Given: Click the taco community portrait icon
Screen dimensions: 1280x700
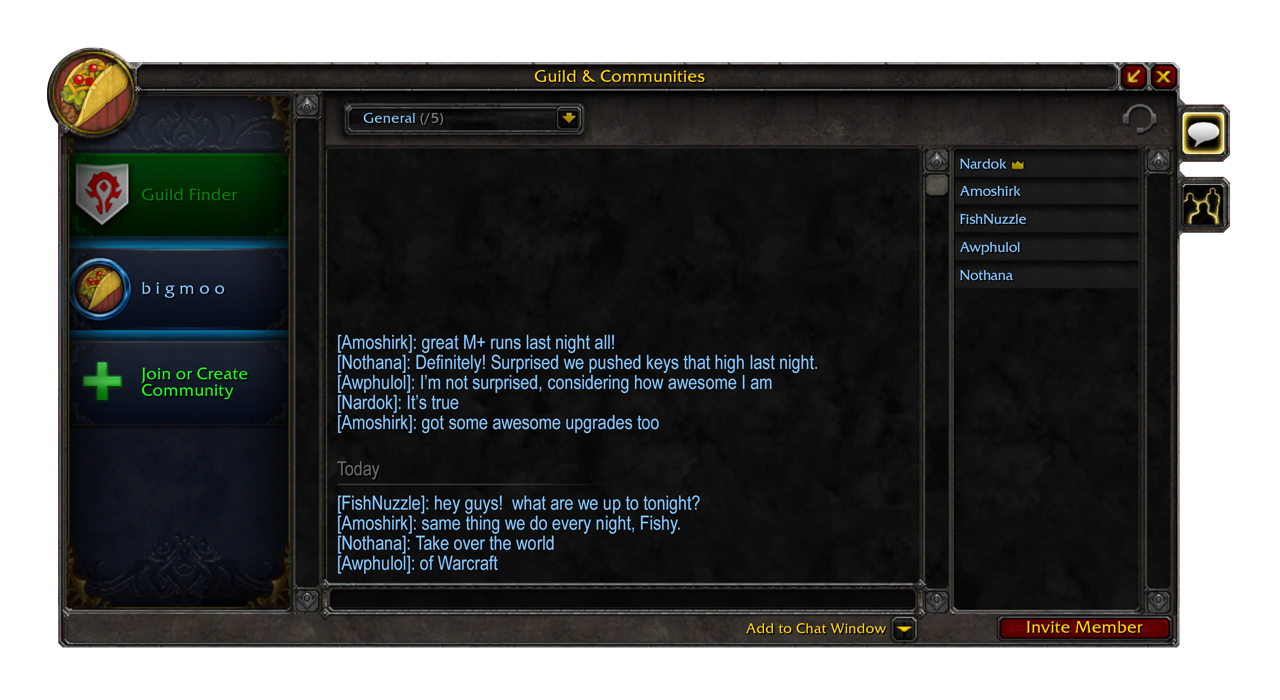Looking at the screenshot, I should coord(93,92).
